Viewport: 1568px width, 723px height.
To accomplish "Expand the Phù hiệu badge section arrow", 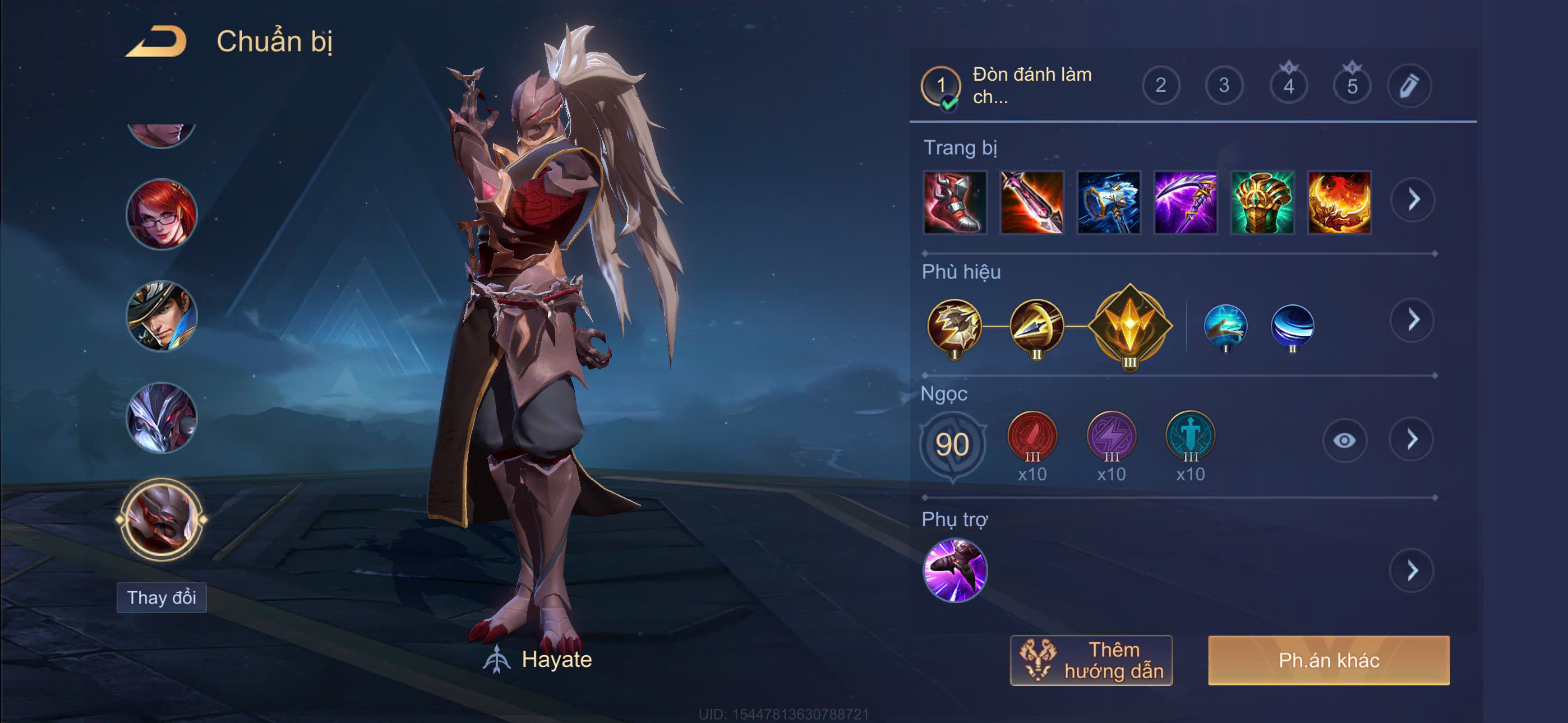I will pyautogui.click(x=1413, y=320).
